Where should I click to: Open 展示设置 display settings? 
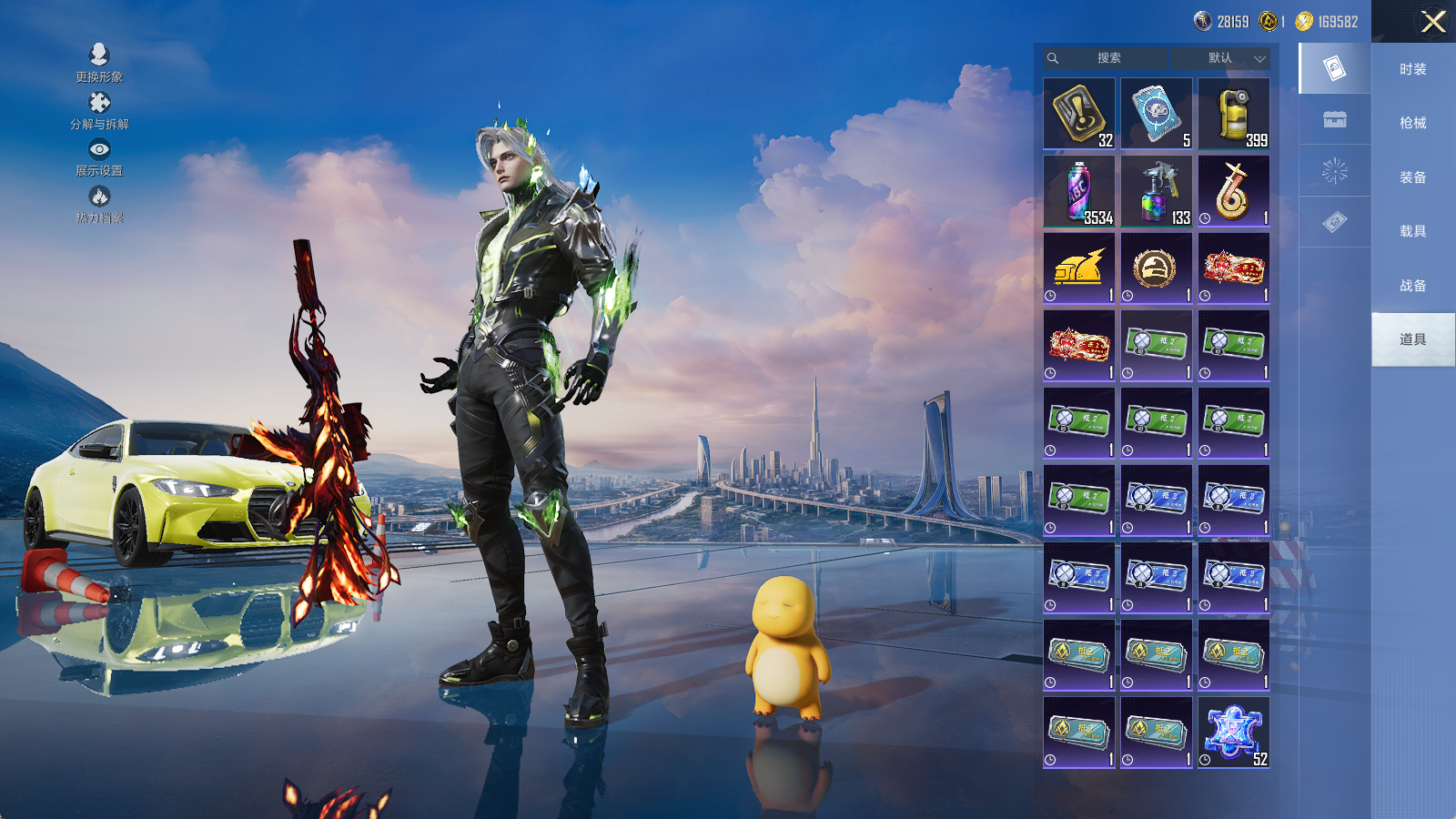99,157
